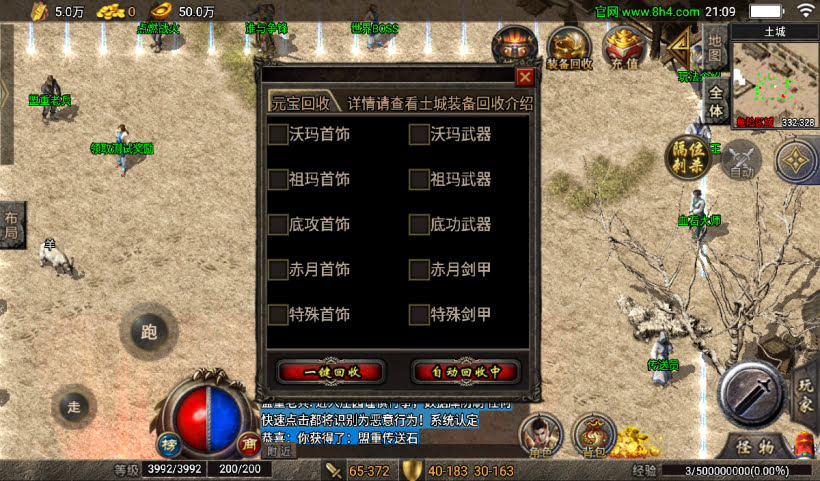Open the 充值 recharge shop
Screen dimensions: 820x481
click(x=624, y=48)
